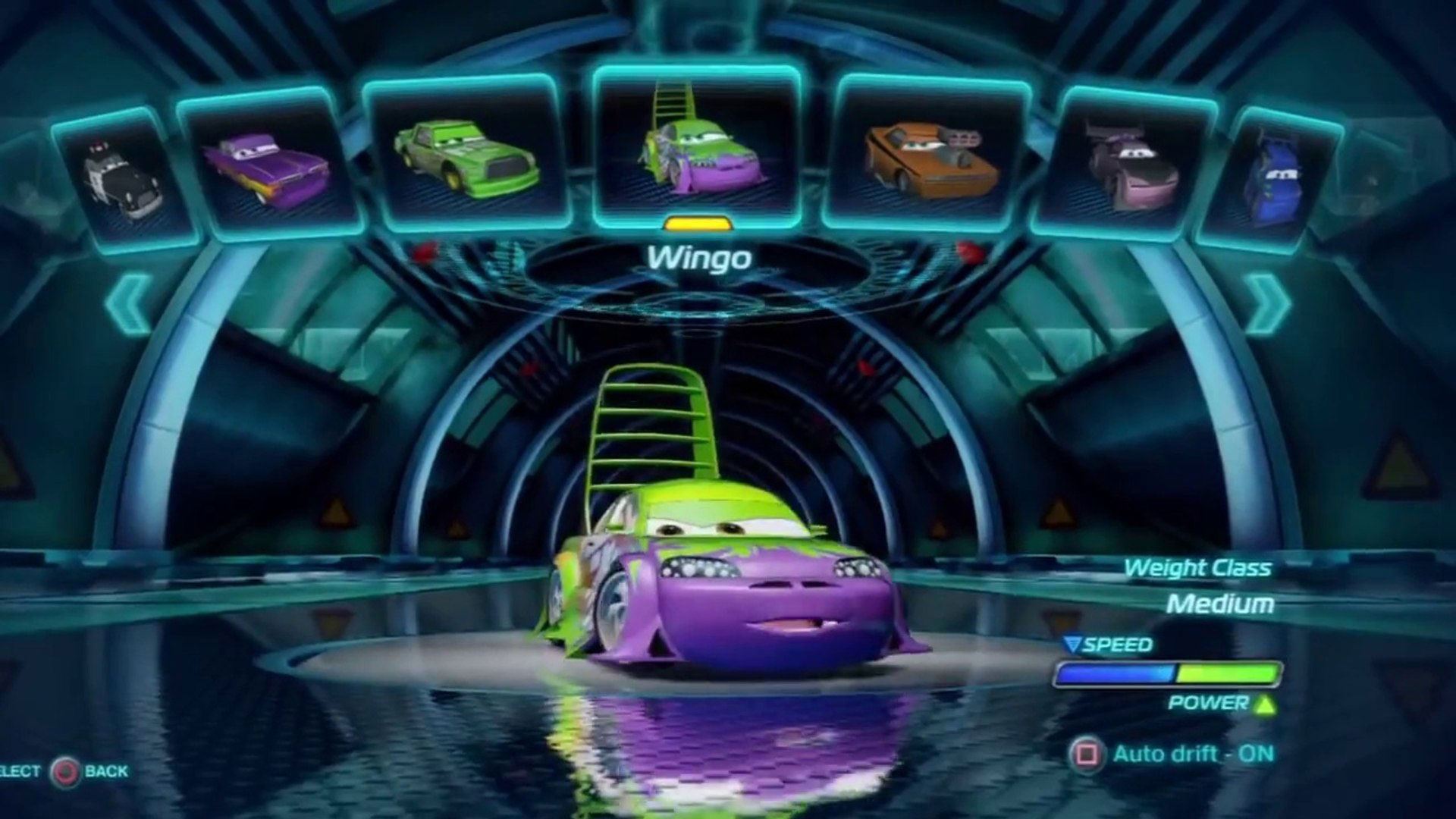Show previous characters with left arrow
Screen dimensions: 1456x819
[x=129, y=303]
